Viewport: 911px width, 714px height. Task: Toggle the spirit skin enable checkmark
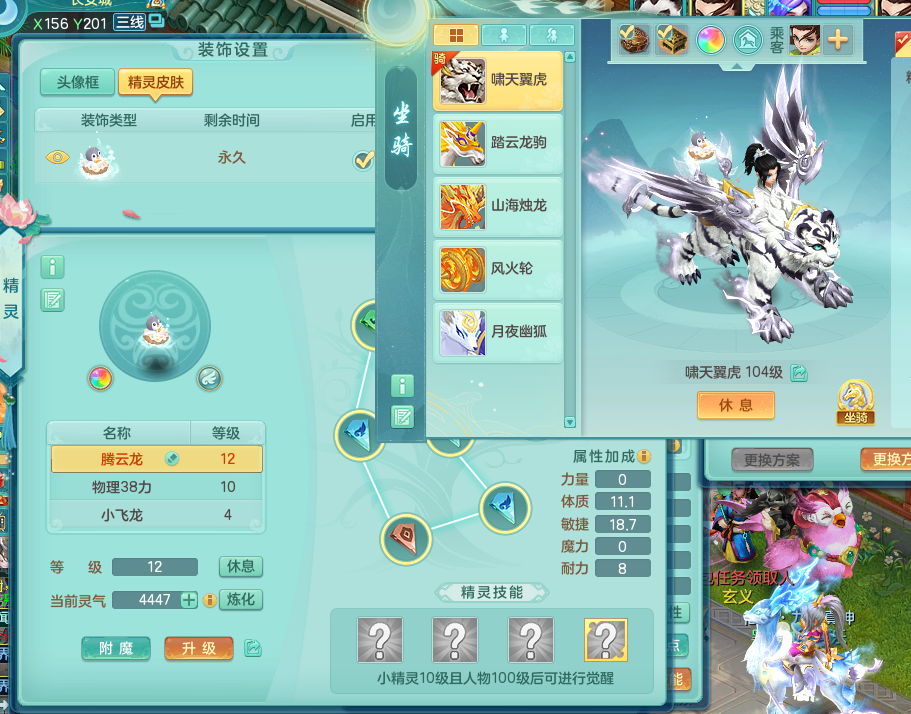(x=364, y=159)
